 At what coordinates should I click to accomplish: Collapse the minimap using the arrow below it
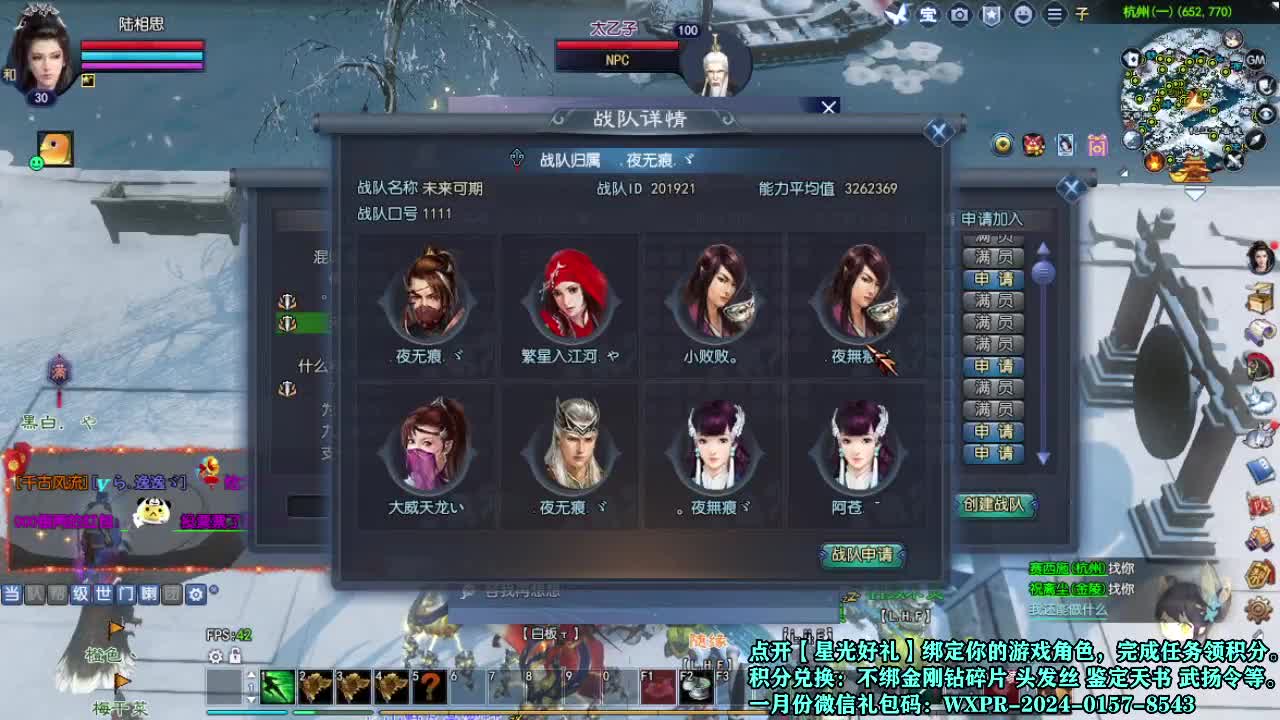[1194, 190]
